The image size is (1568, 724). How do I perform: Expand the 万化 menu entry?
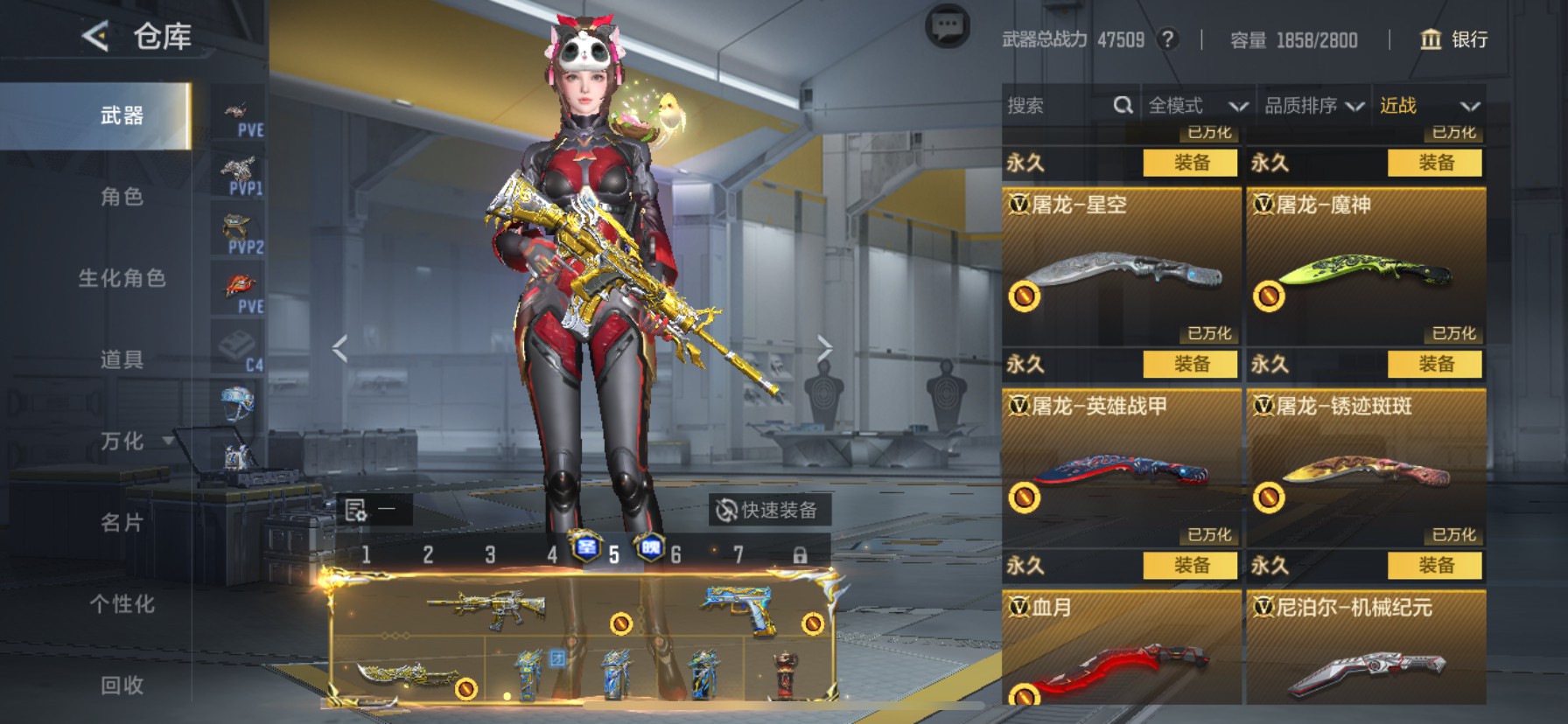[123, 441]
